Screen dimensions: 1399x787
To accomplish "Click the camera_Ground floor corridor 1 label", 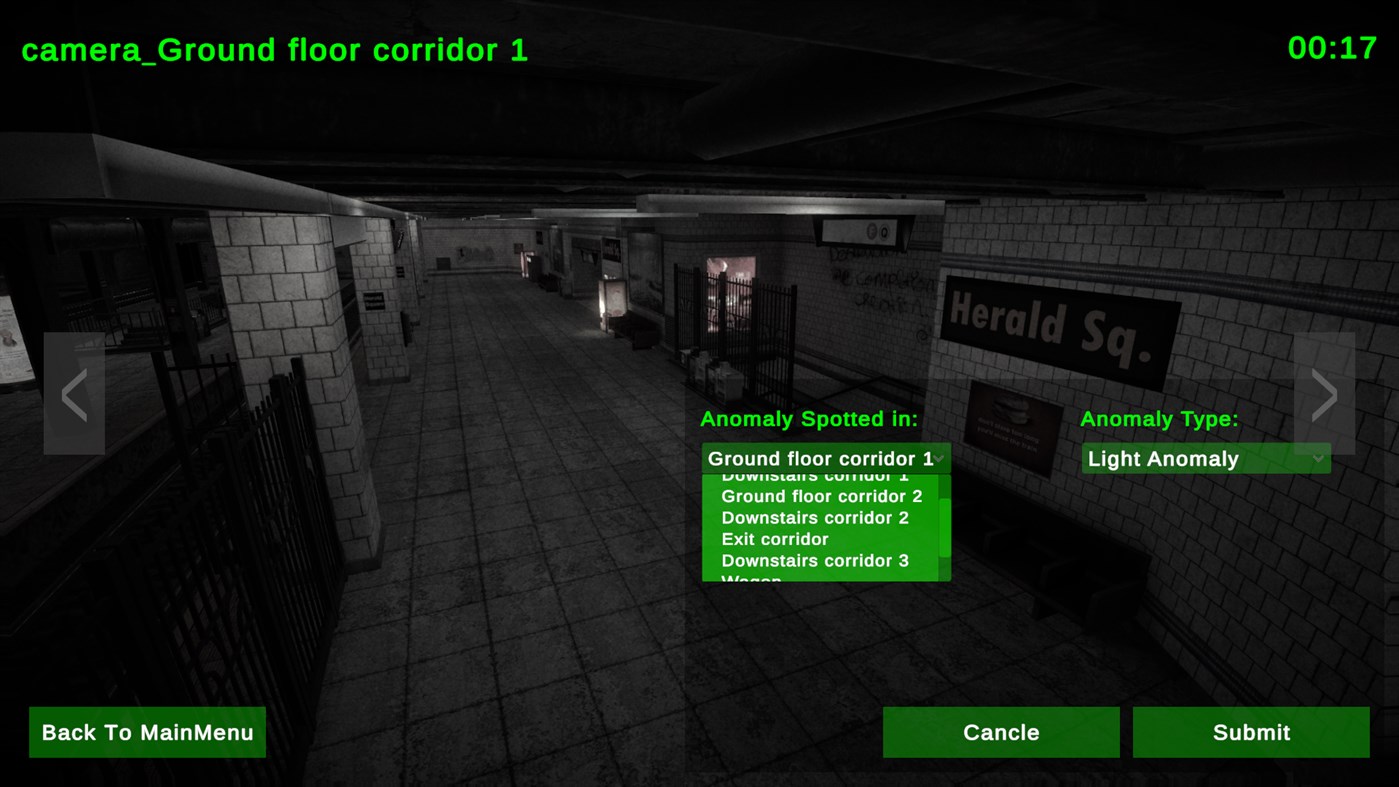I will (x=274, y=49).
